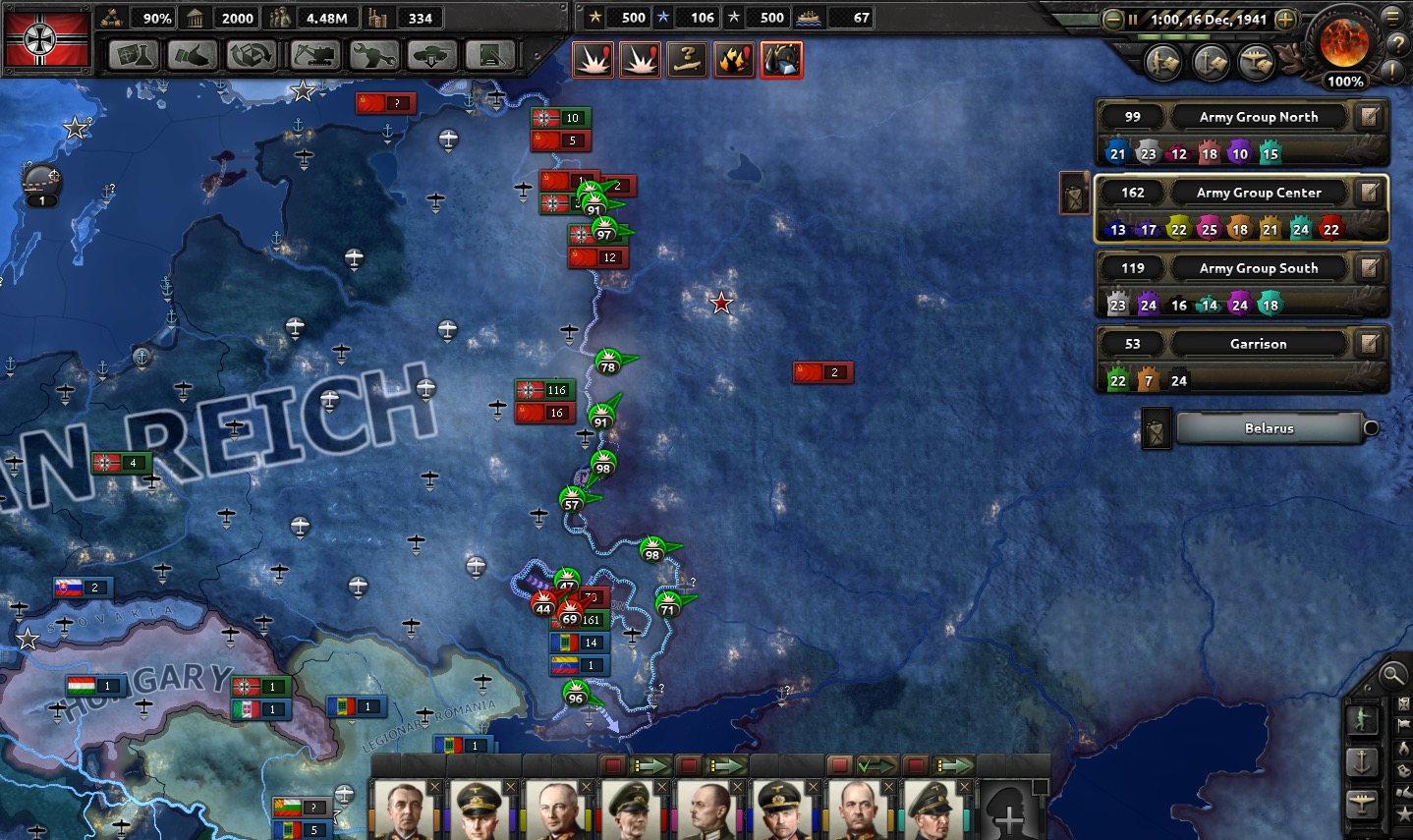Image resolution: width=1413 pixels, height=840 pixels.
Task: Switch to the naval anchor map mode
Action: pos(1362,760)
